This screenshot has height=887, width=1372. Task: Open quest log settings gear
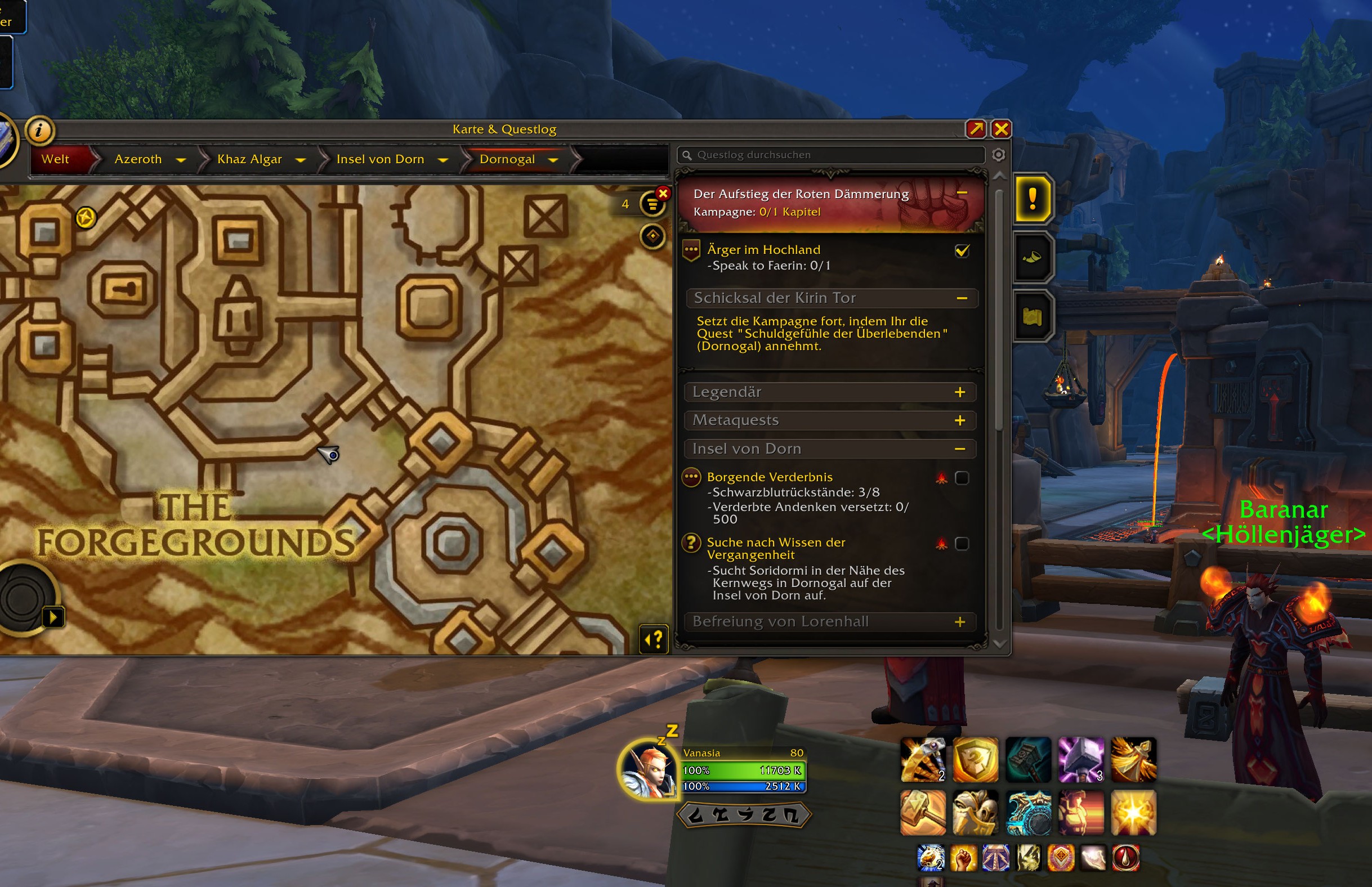click(x=999, y=155)
